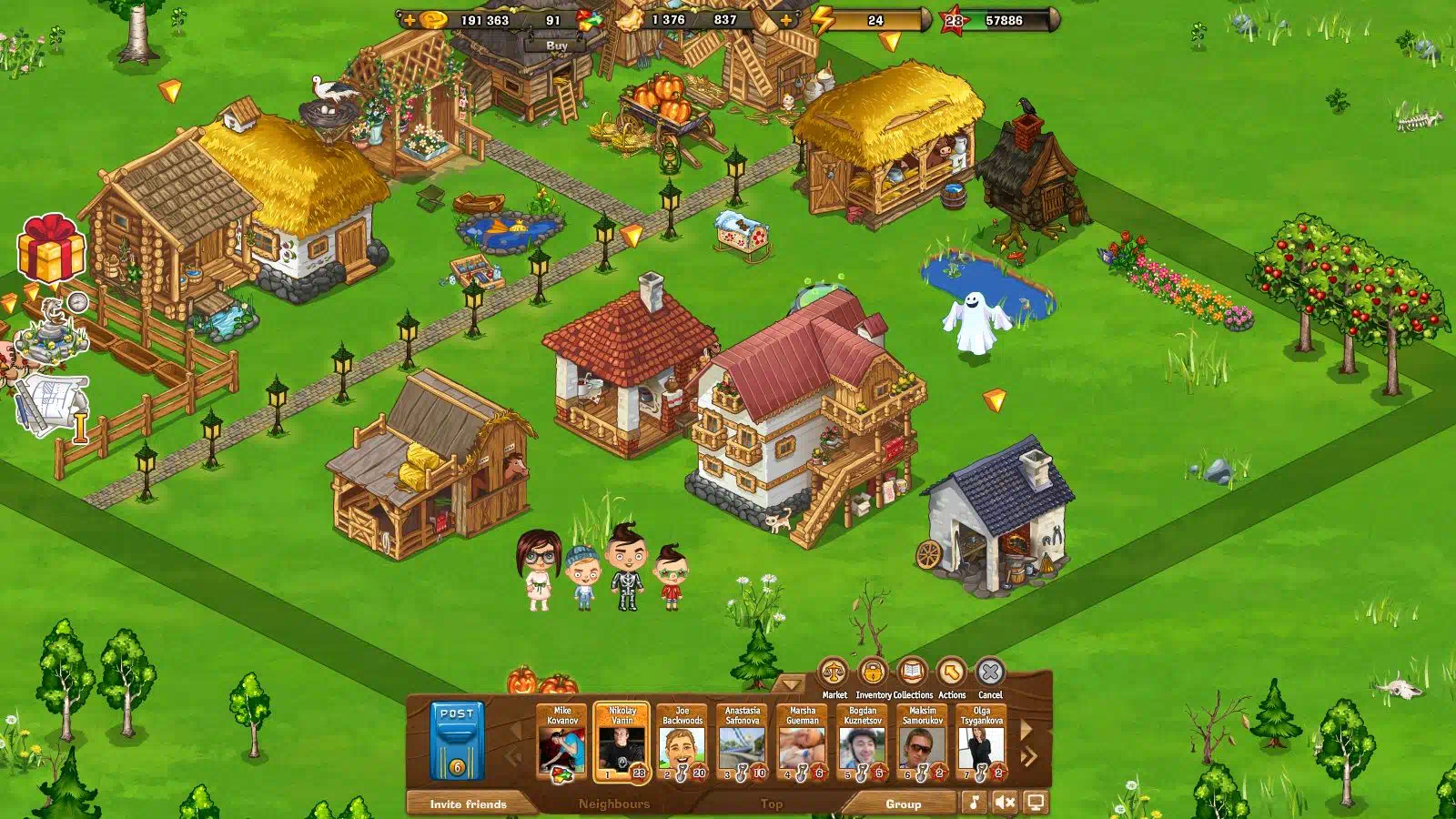Image resolution: width=1456 pixels, height=819 pixels.
Task: Open the blue Post mailbox
Action: [457, 740]
